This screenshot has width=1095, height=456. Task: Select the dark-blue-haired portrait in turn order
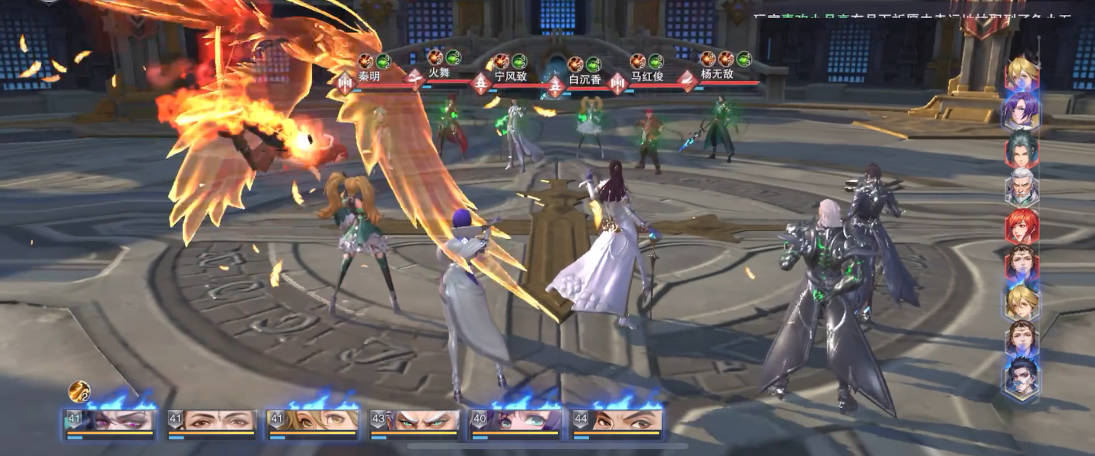(x=1022, y=376)
